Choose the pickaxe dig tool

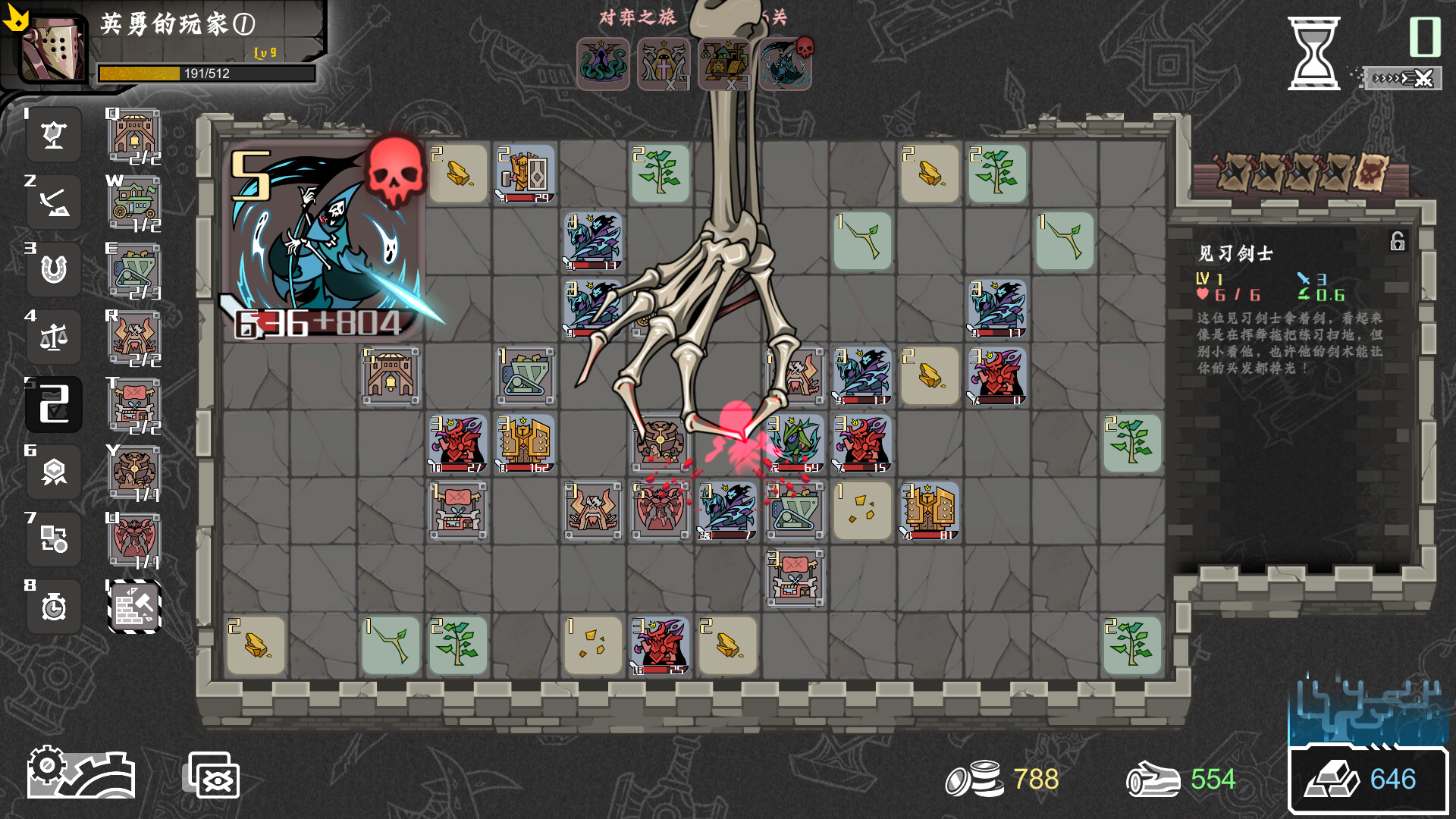(53, 202)
